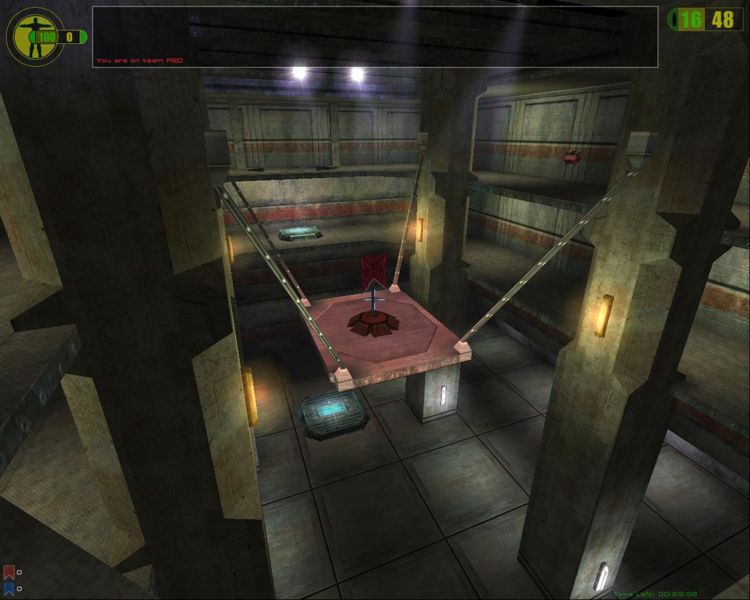This screenshot has height=600, width=750.
Task: Click the red team flag icon
Action: point(8,573)
